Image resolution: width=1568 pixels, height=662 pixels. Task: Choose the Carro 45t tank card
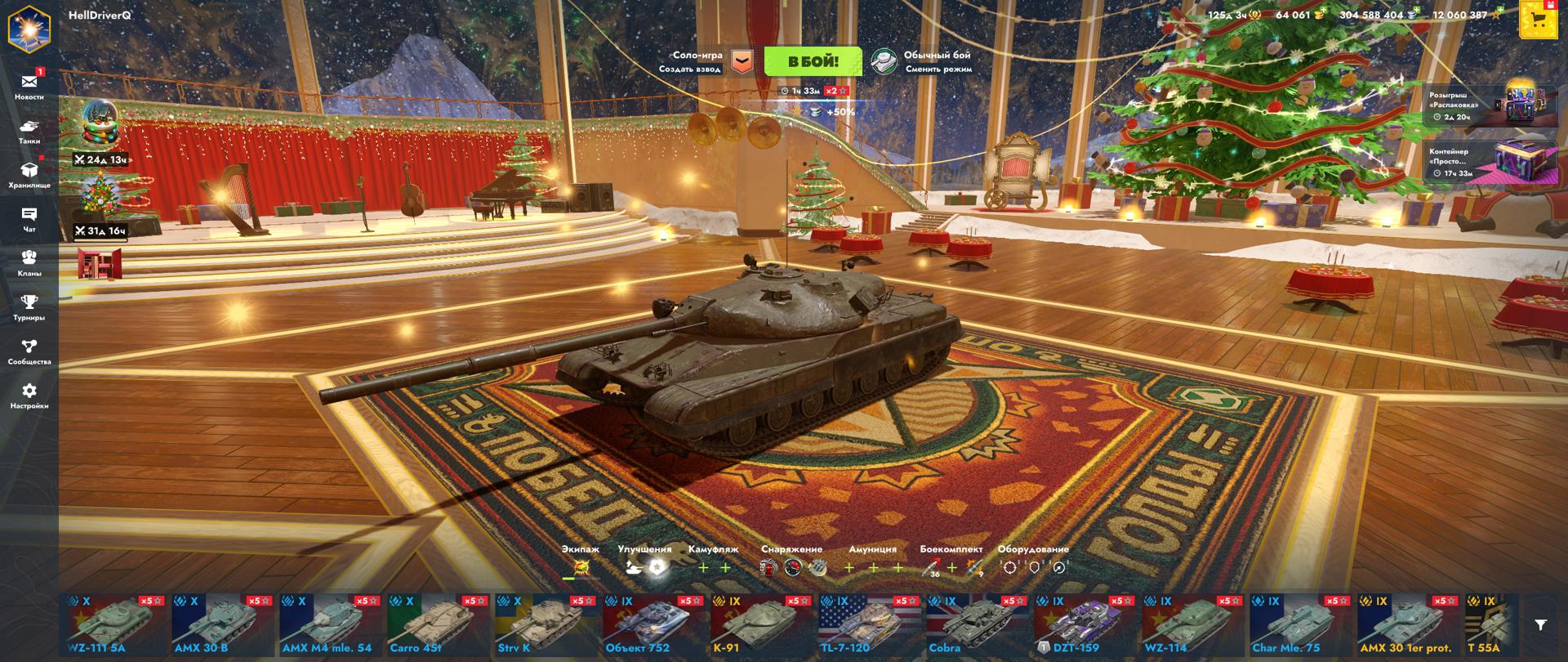tap(437, 625)
